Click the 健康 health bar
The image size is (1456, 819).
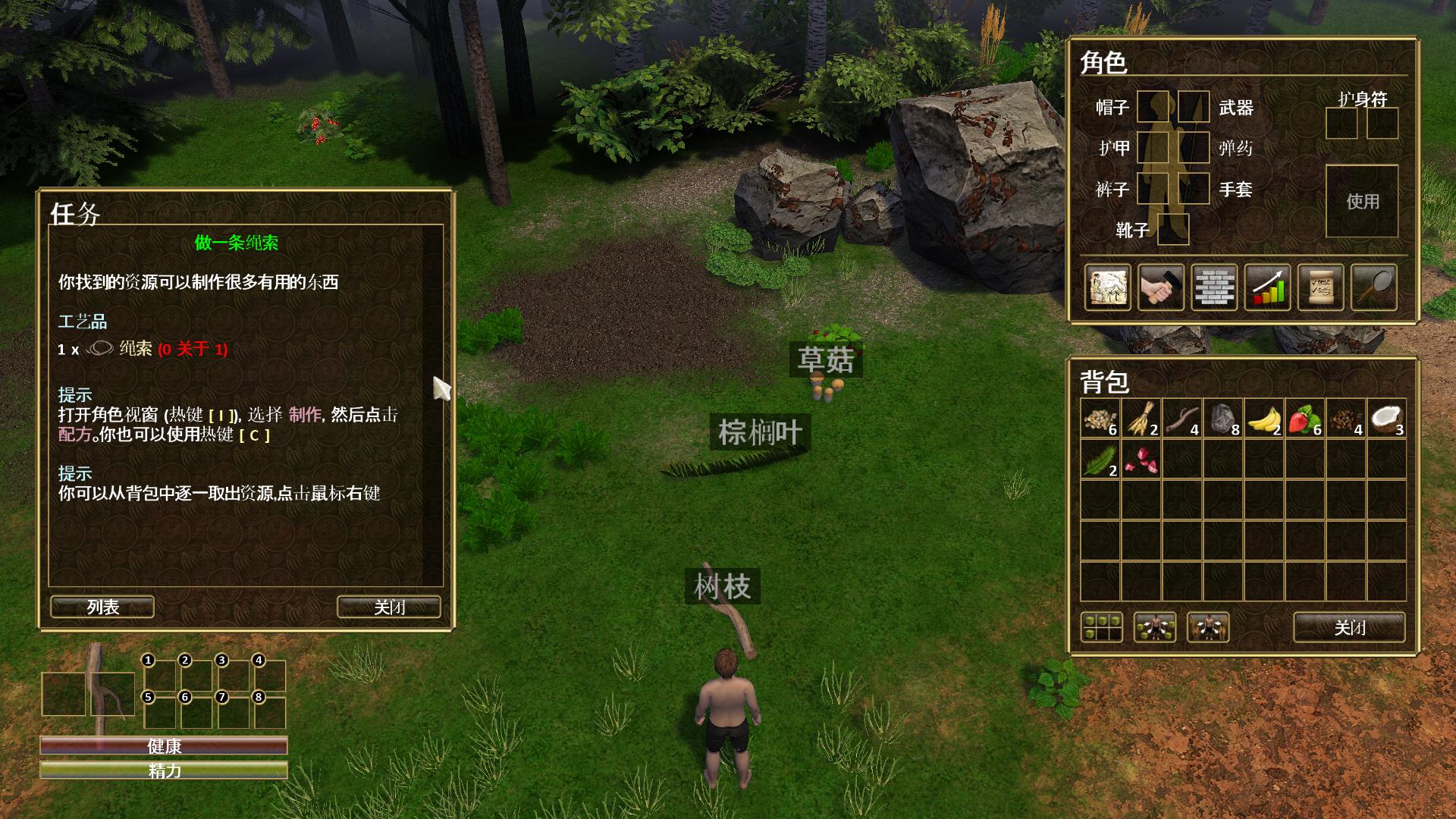[x=163, y=746]
